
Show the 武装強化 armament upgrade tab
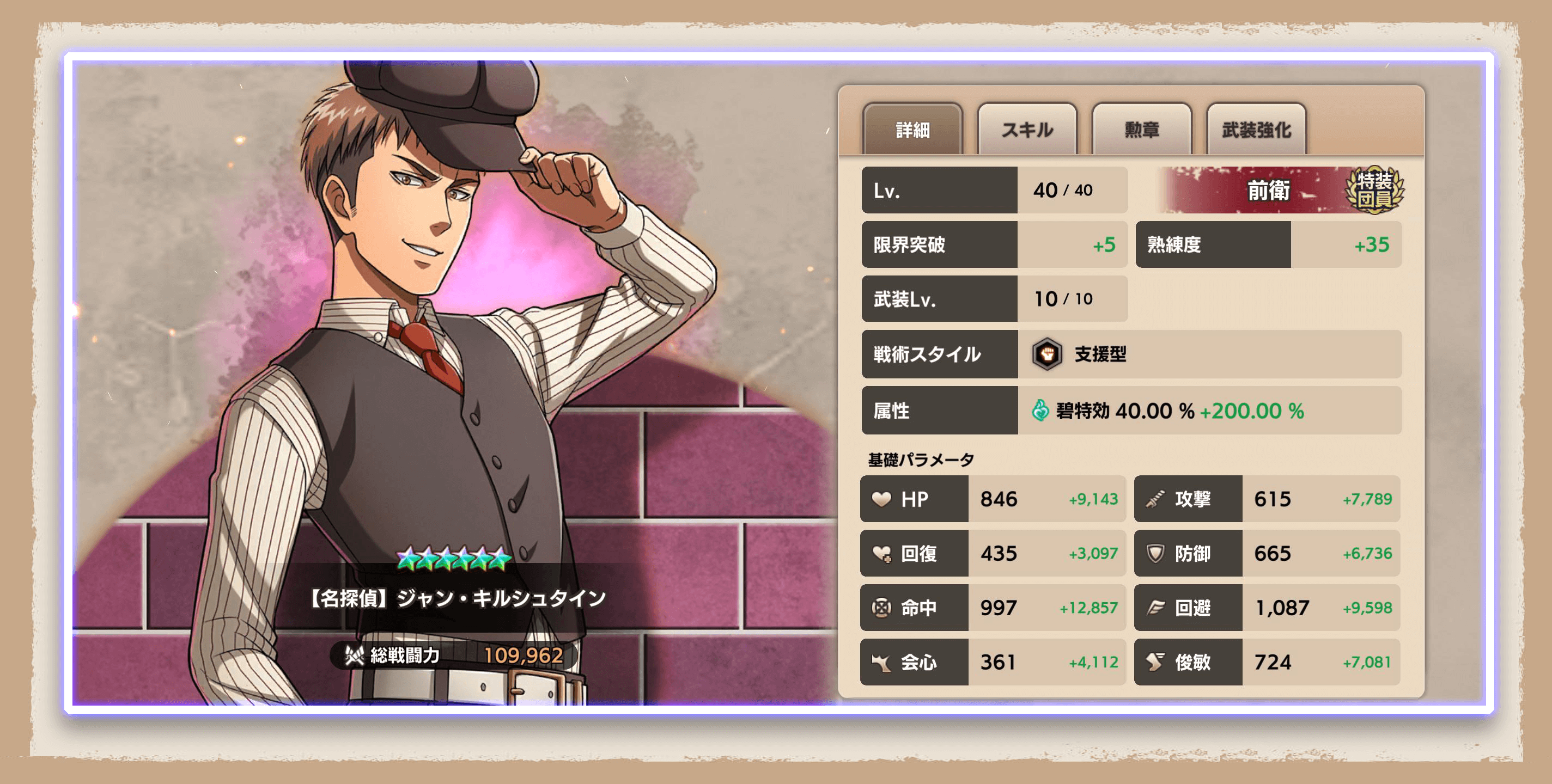click(1256, 130)
